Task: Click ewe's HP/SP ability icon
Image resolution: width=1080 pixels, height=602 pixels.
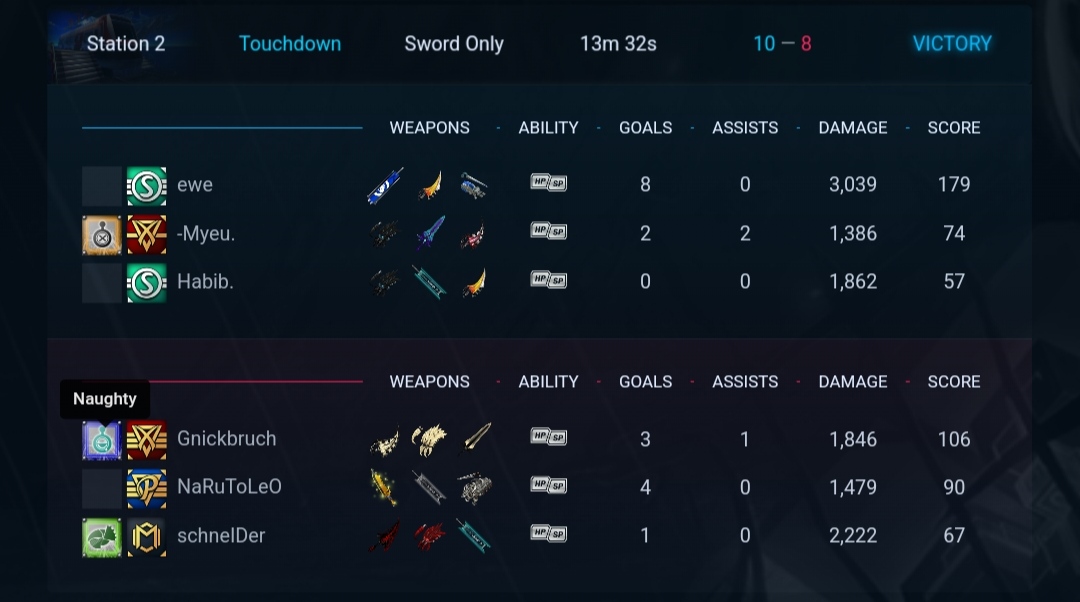Action: pos(548,183)
